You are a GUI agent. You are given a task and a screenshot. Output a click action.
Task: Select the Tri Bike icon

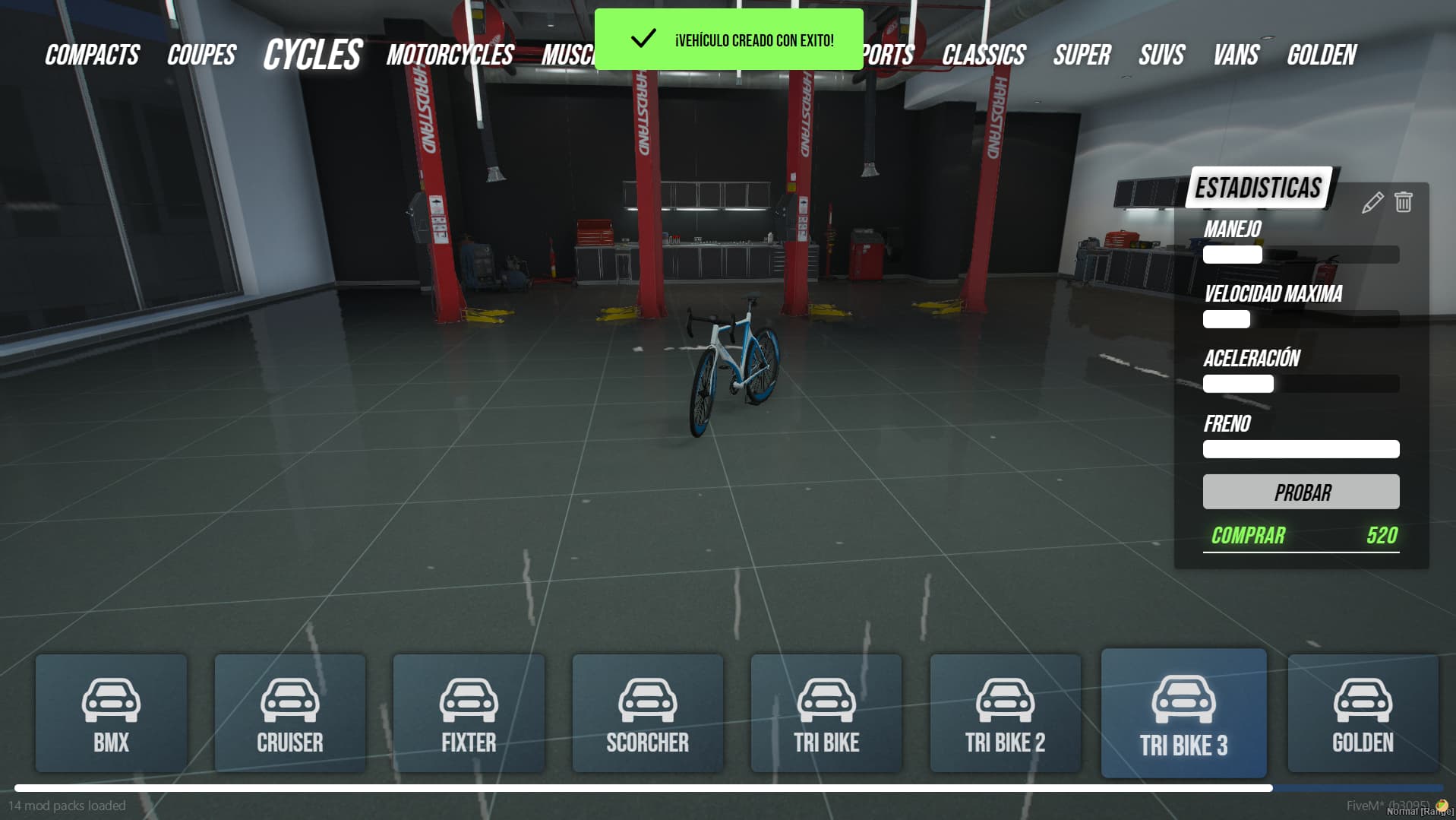[x=826, y=700]
